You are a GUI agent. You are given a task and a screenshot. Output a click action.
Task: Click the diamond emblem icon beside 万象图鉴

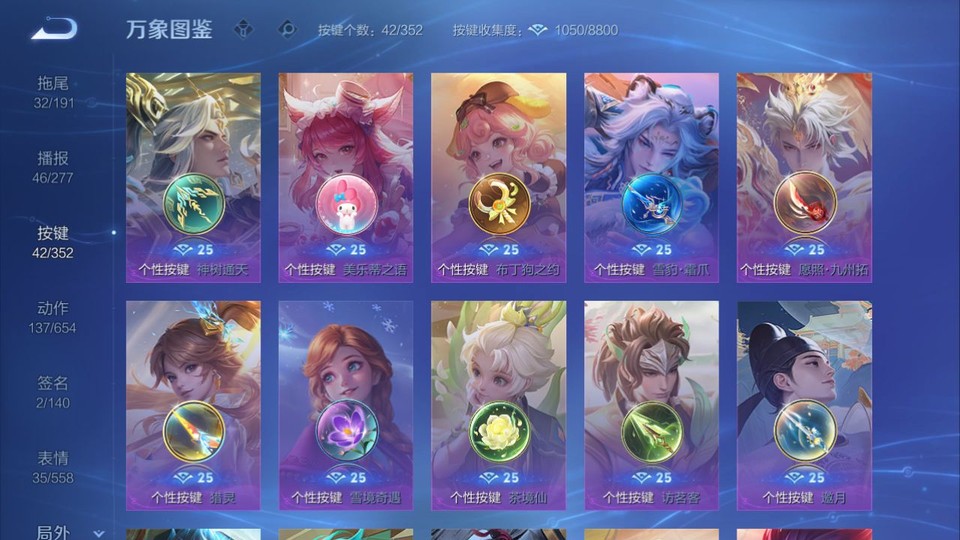[244, 29]
